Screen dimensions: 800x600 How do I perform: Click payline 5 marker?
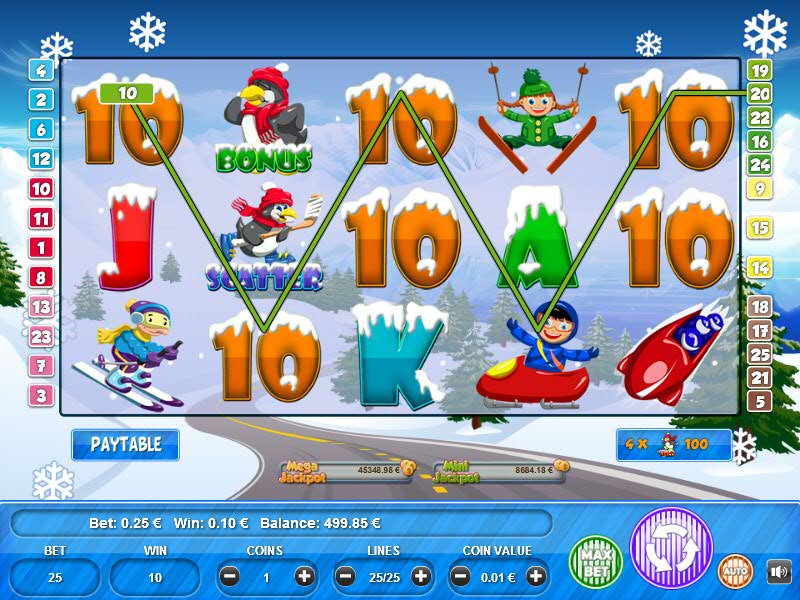pos(759,401)
